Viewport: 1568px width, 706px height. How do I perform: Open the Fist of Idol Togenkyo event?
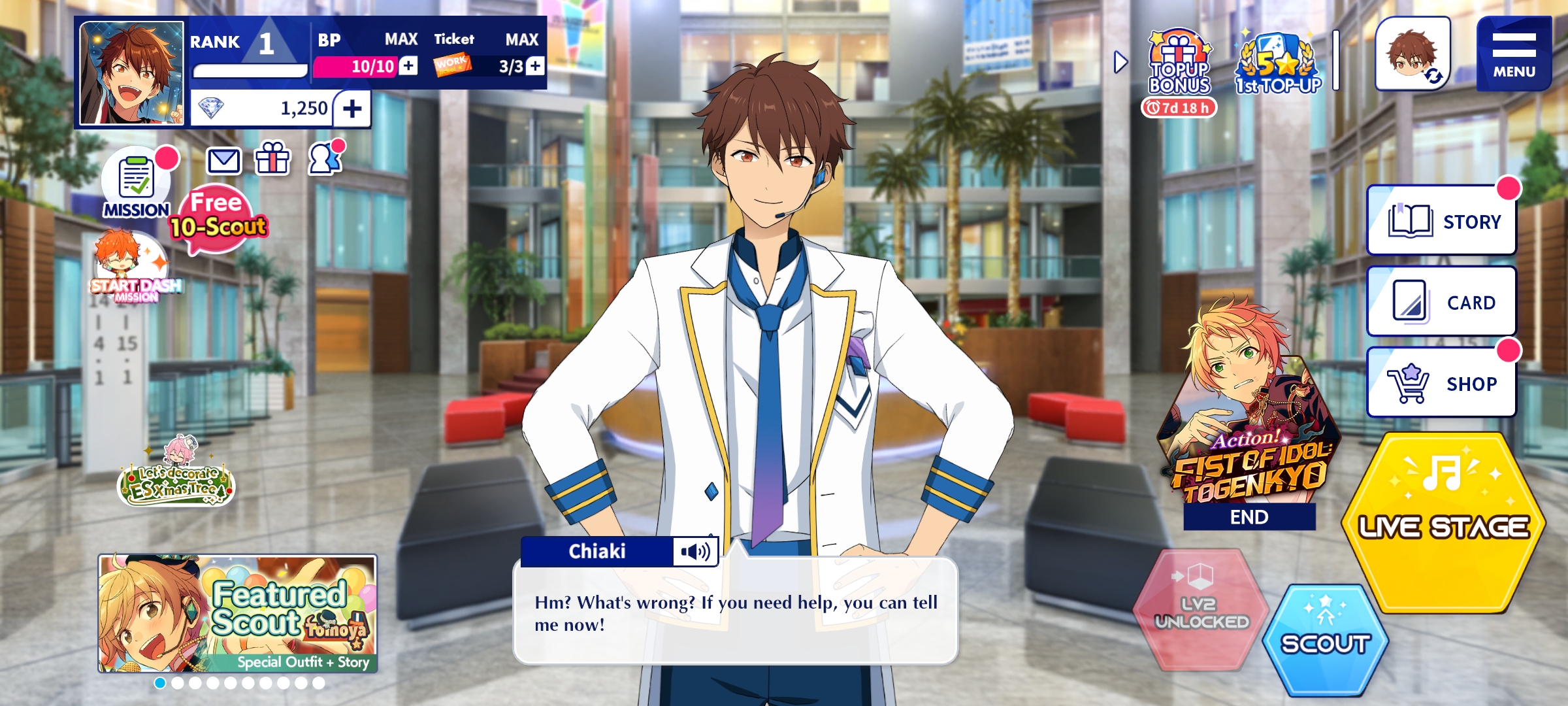[1249, 425]
